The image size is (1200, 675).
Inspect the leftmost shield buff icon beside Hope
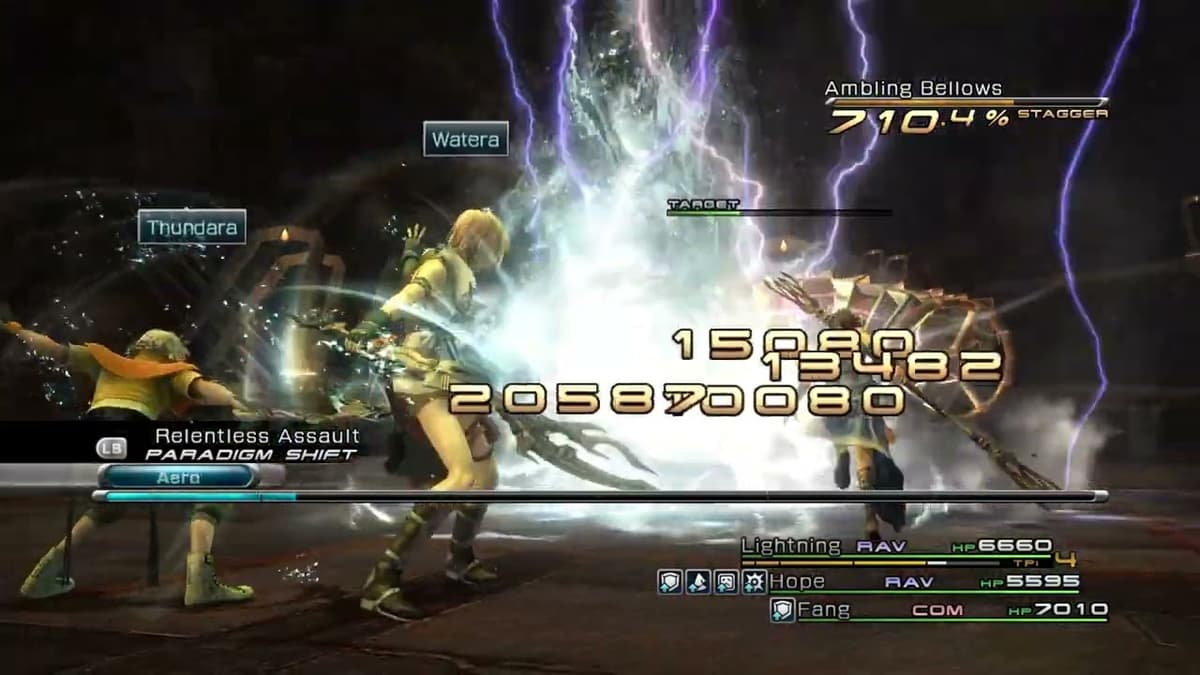(670, 582)
